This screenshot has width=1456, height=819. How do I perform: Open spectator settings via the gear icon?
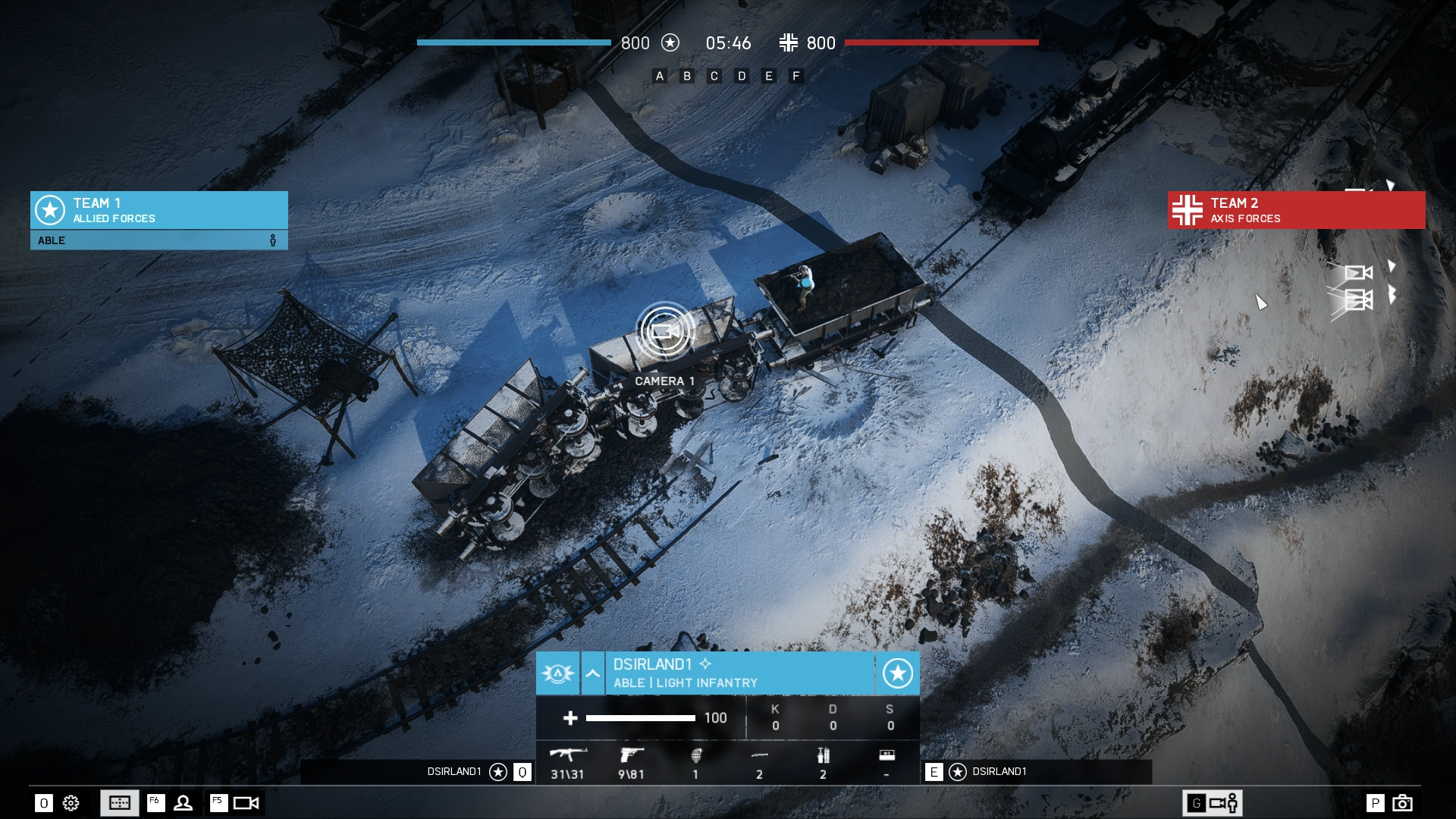tap(71, 803)
